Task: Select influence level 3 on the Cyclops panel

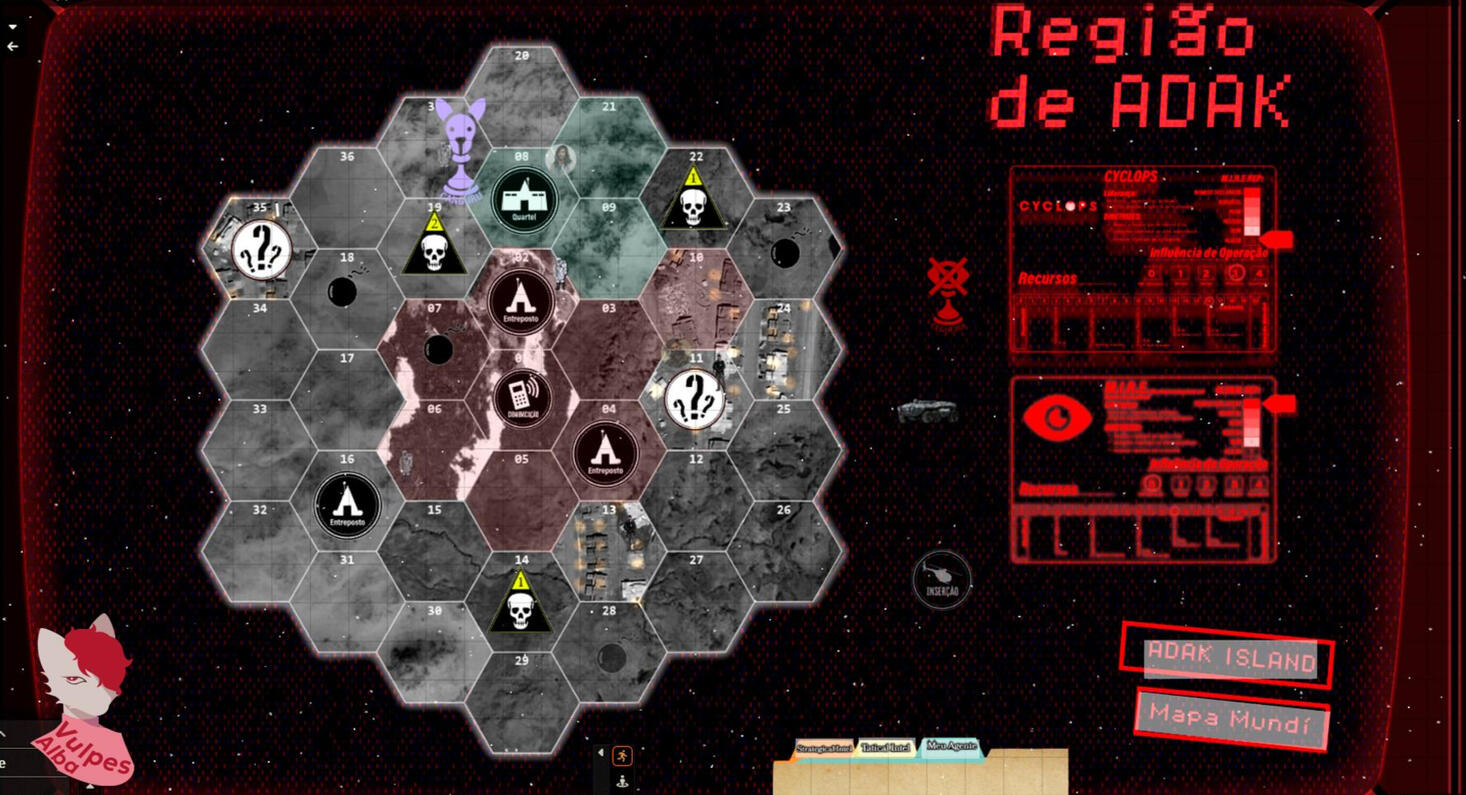Action: (x=1237, y=272)
